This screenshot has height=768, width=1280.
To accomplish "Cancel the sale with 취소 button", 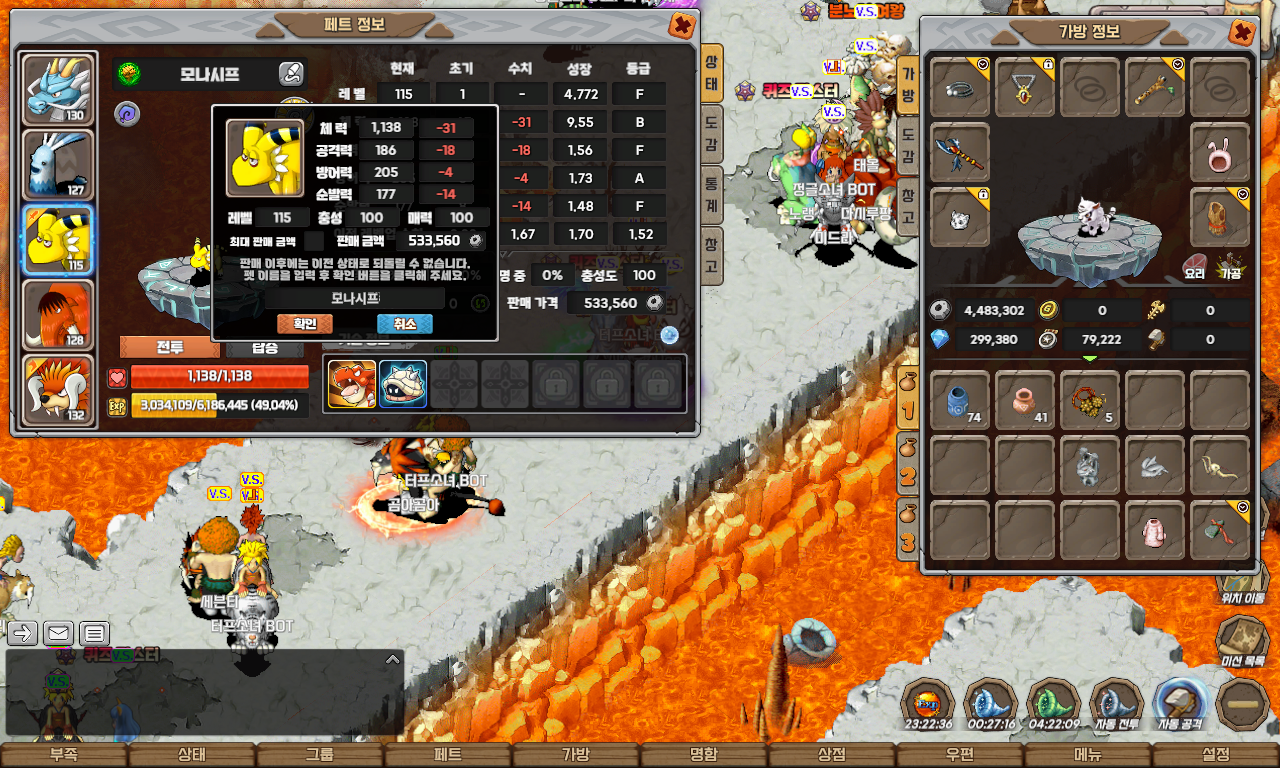I will point(404,324).
